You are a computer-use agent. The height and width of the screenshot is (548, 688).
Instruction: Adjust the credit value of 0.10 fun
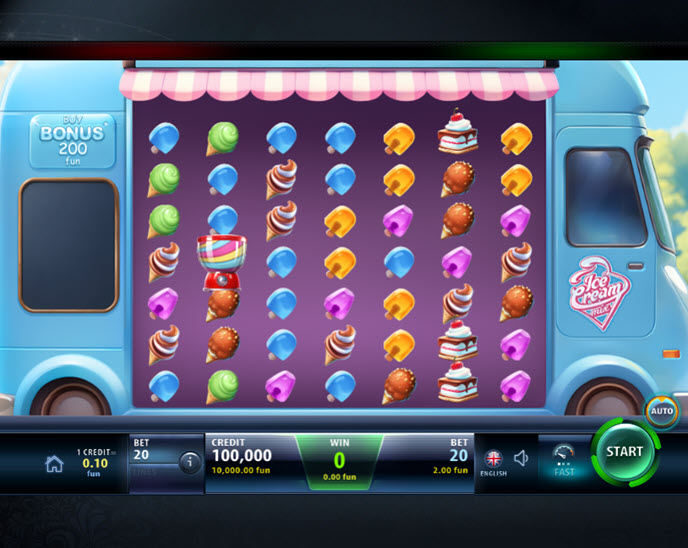click(92, 463)
